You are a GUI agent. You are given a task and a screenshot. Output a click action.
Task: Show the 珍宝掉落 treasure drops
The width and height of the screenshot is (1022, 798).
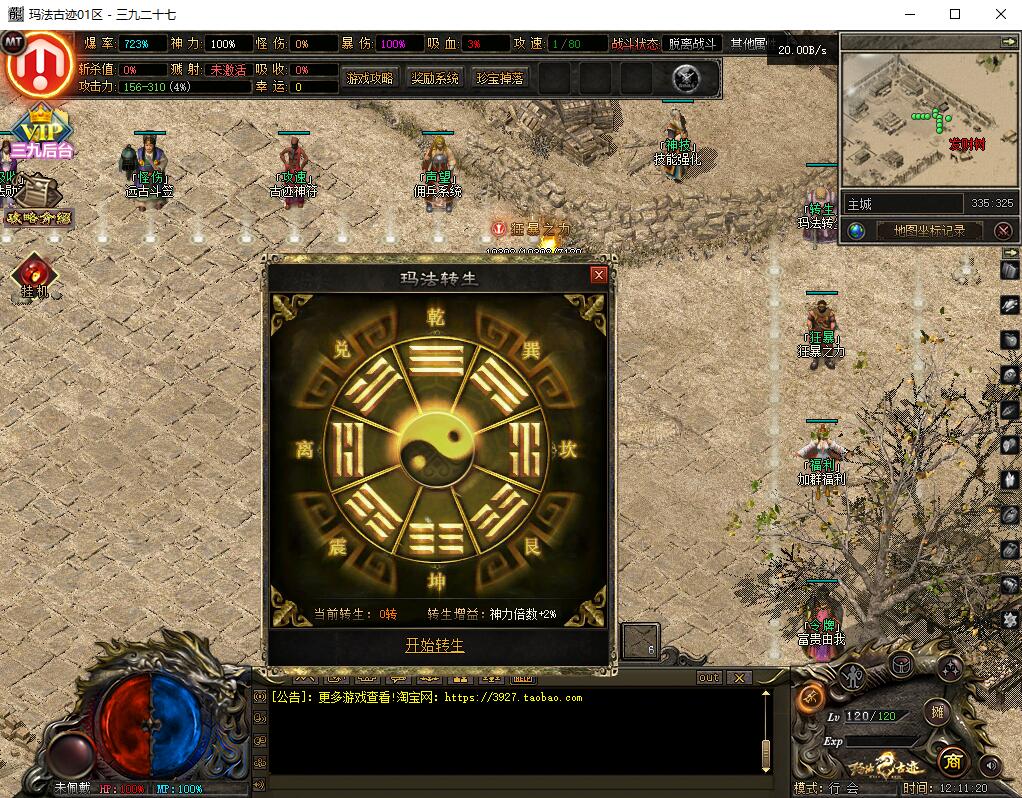click(500, 78)
